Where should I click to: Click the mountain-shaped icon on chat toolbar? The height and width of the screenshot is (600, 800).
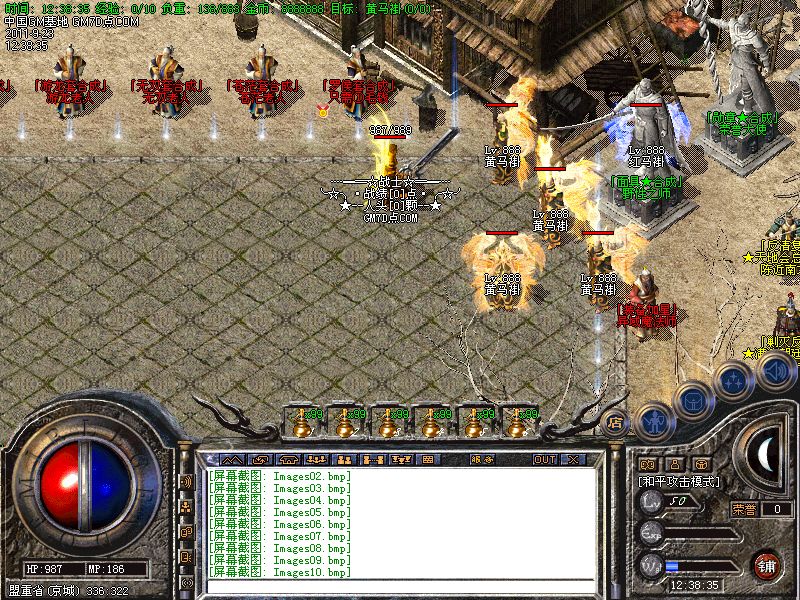(x=231, y=459)
